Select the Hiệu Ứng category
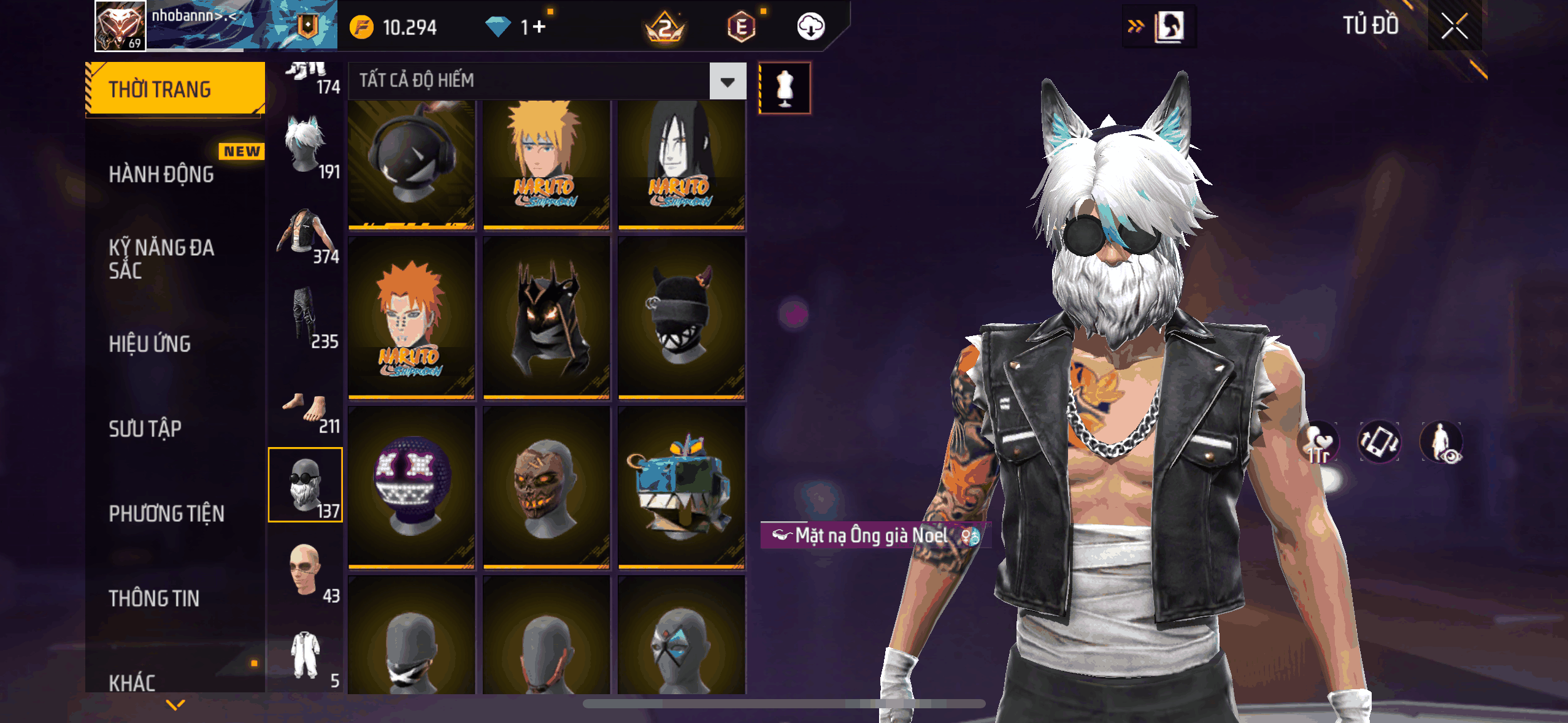The width and height of the screenshot is (1568, 723). 150,344
